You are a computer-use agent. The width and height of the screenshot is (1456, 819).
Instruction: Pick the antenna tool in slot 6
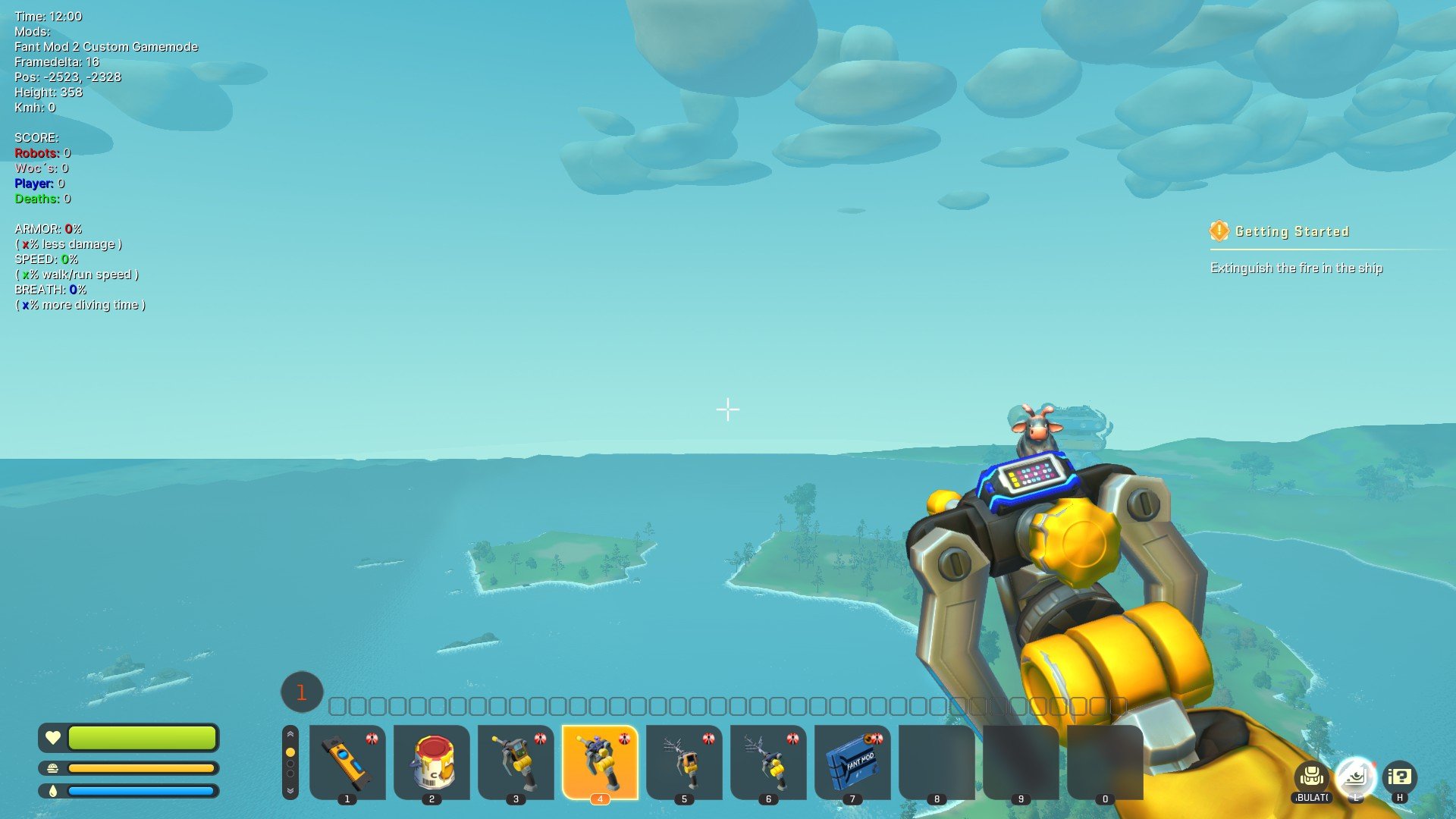[x=768, y=761]
